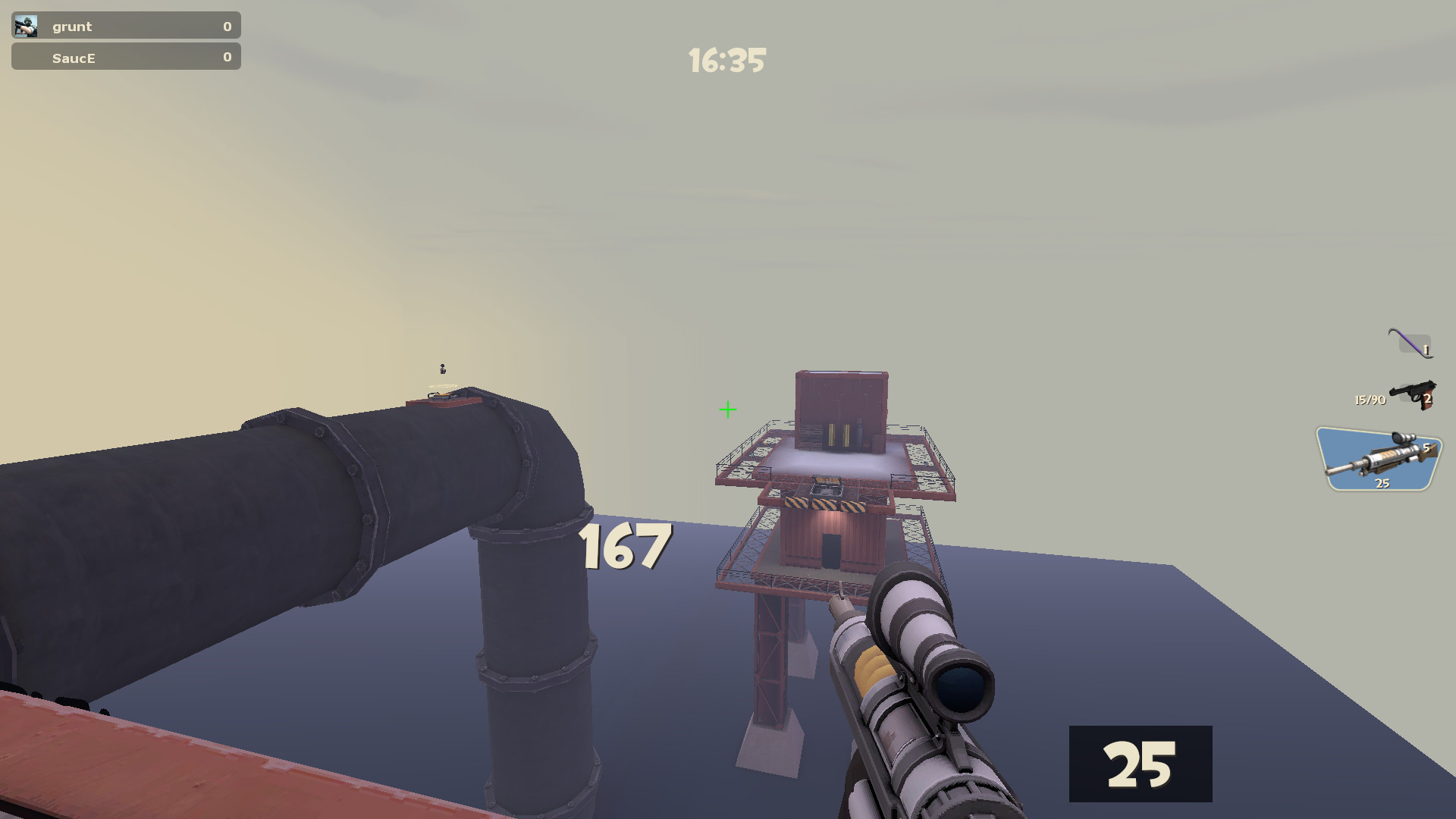Click grunt's avatar picture on the scoreboard

tap(26, 25)
